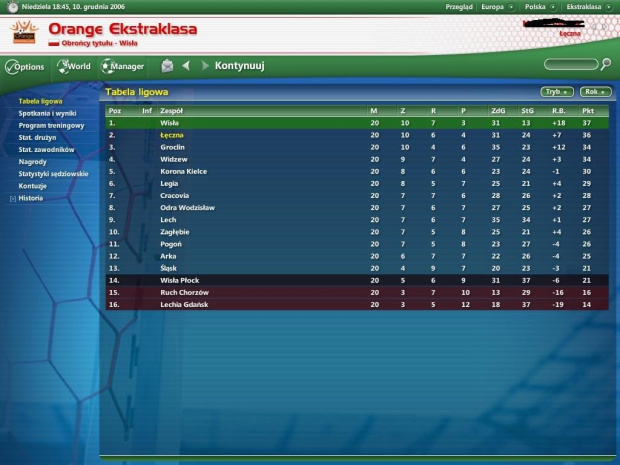This screenshot has width=620, height=465.
Task: Open the Tryb dropdown
Action: tap(557, 91)
